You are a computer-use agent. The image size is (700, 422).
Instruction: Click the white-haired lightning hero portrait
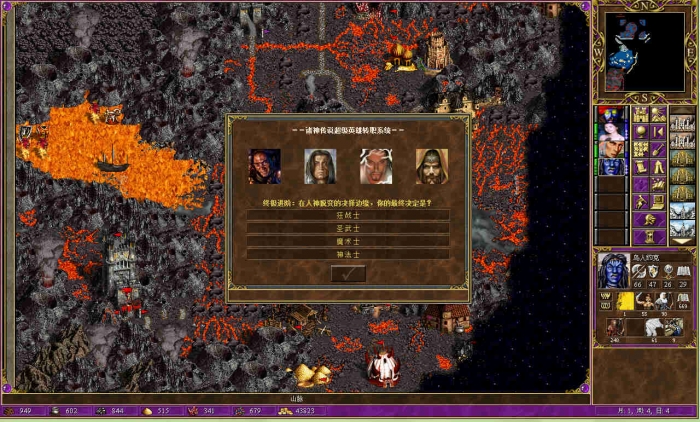coord(376,166)
